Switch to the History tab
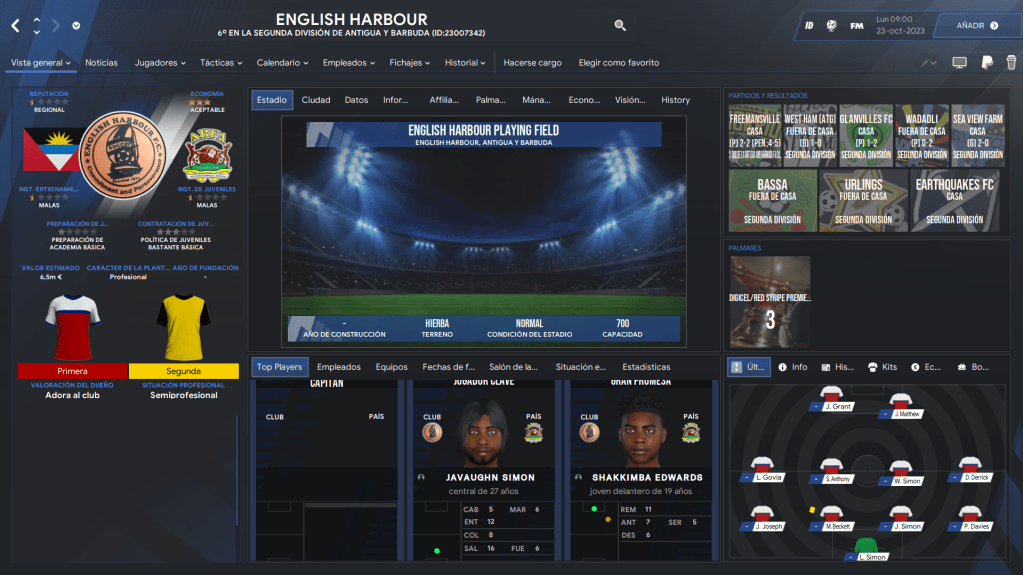The width and height of the screenshot is (1023, 575). [675, 100]
